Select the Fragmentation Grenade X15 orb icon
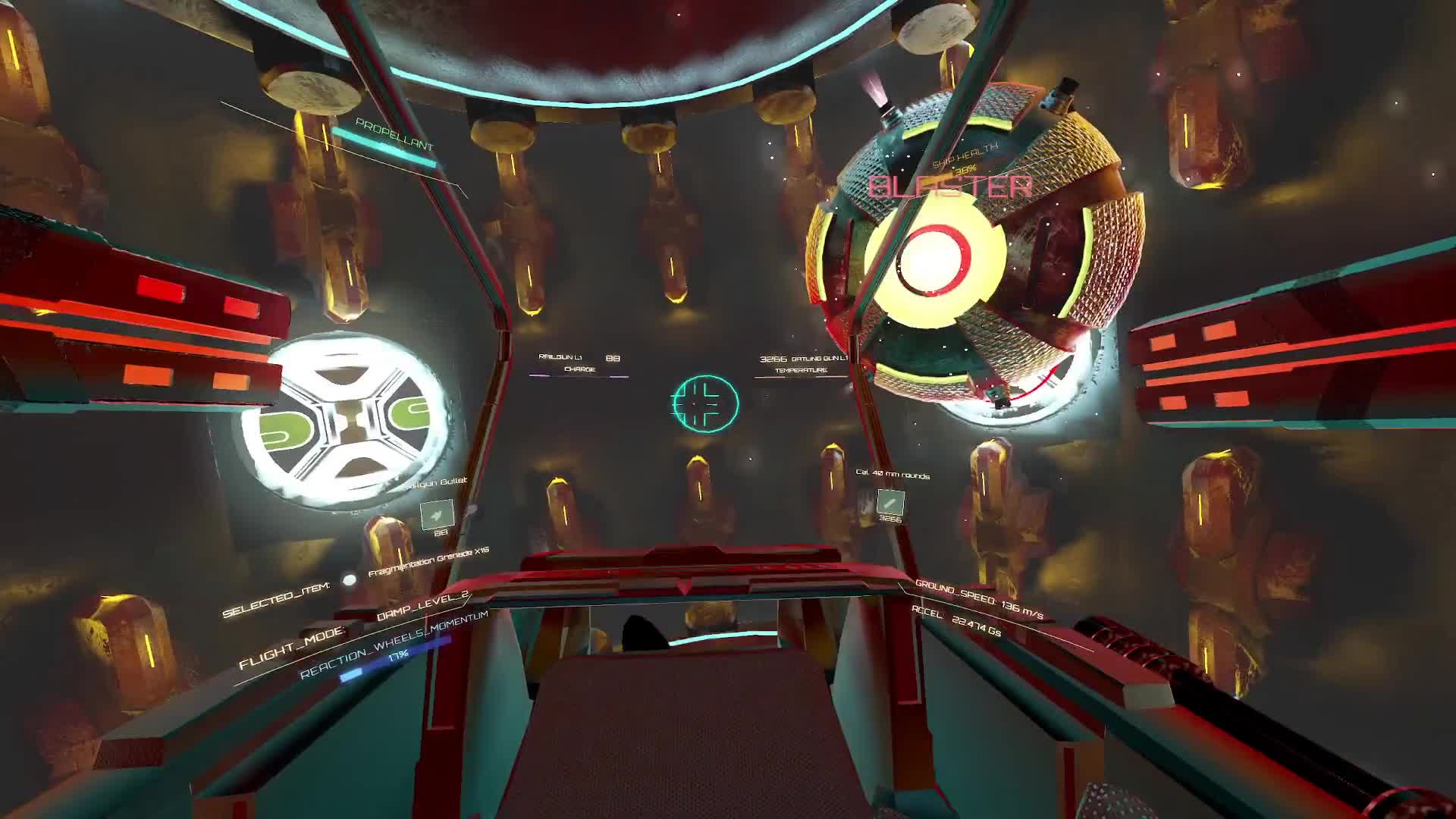 (349, 580)
